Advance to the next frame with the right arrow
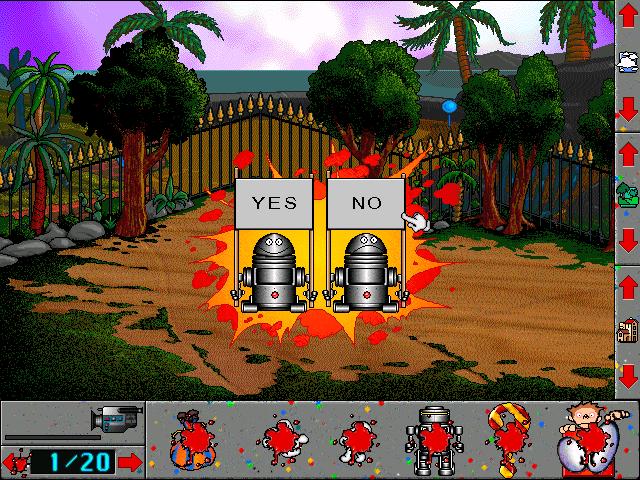The image size is (640, 480). coord(130,462)
